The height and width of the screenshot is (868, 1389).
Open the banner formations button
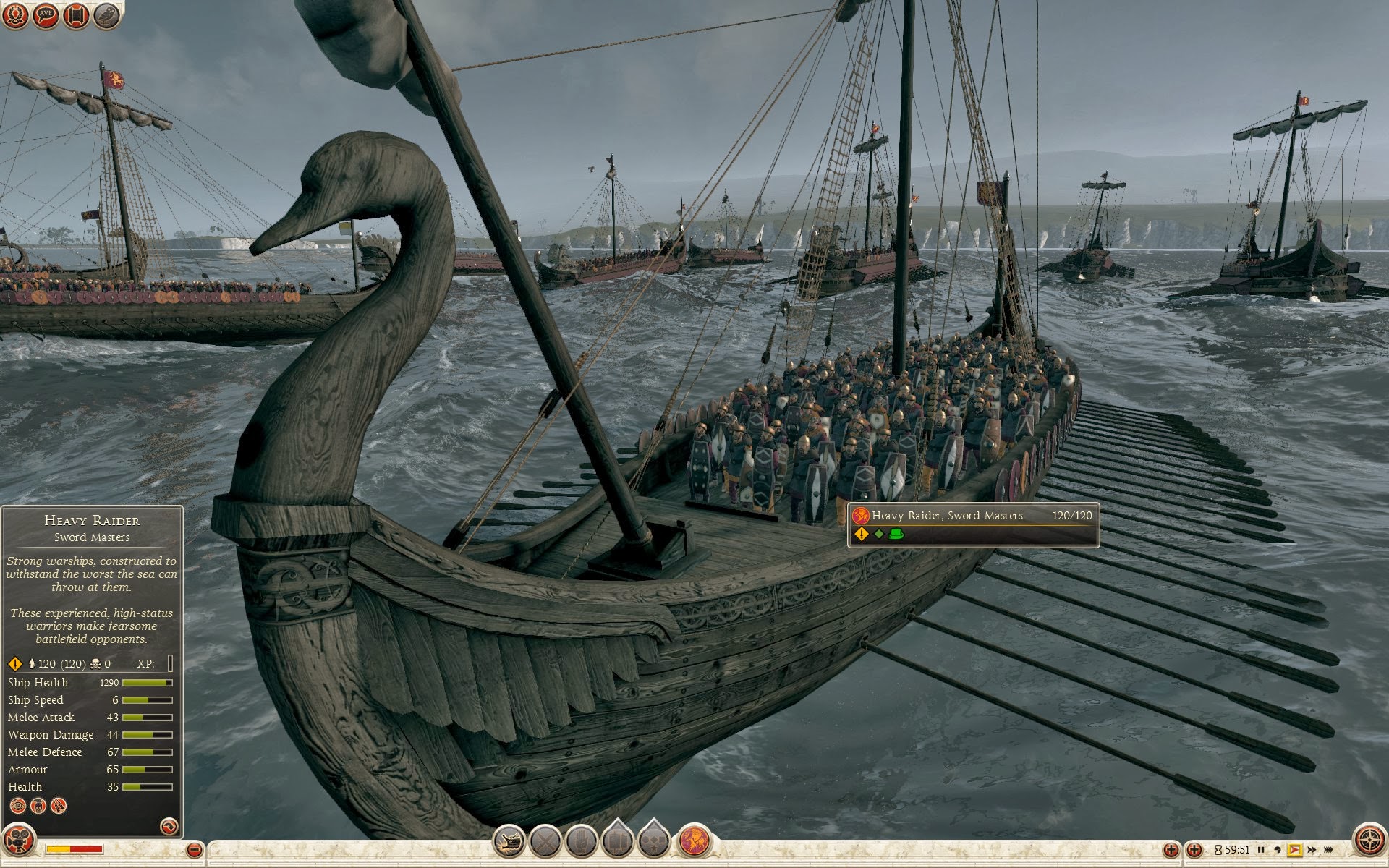point(618,841)
